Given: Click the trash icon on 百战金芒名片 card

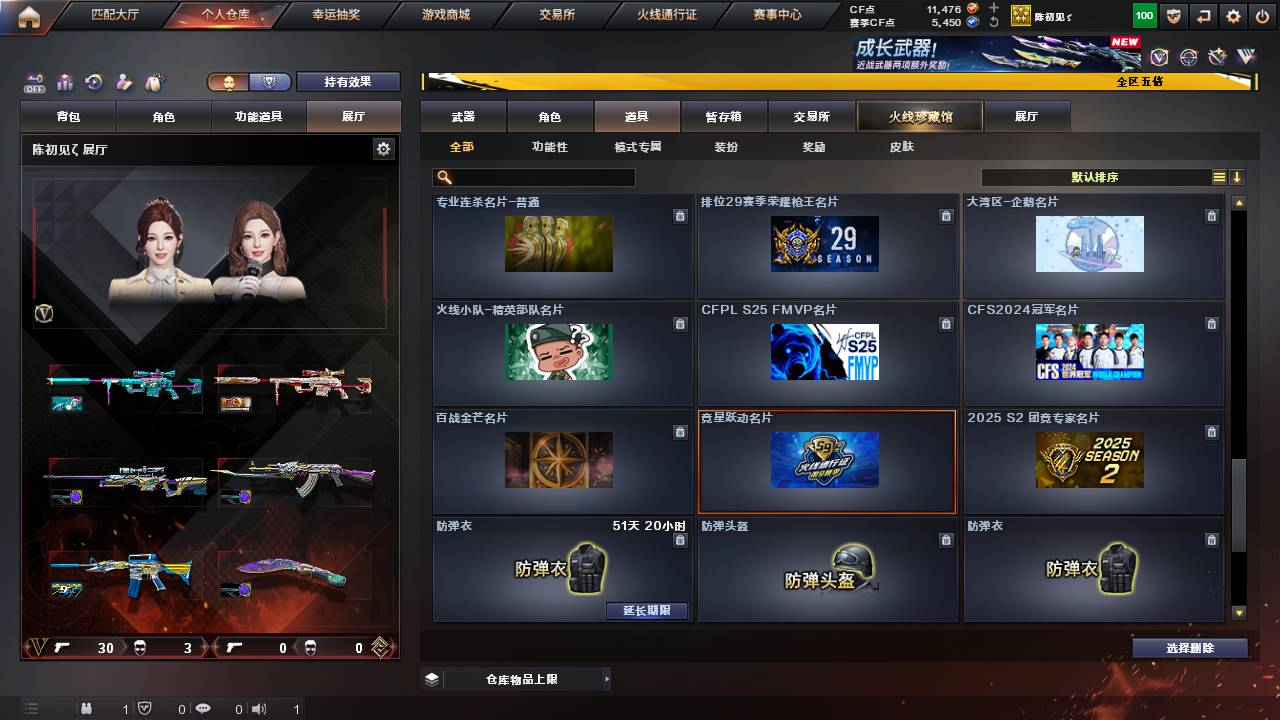Looking at the screenshot, I should point(680,430).
